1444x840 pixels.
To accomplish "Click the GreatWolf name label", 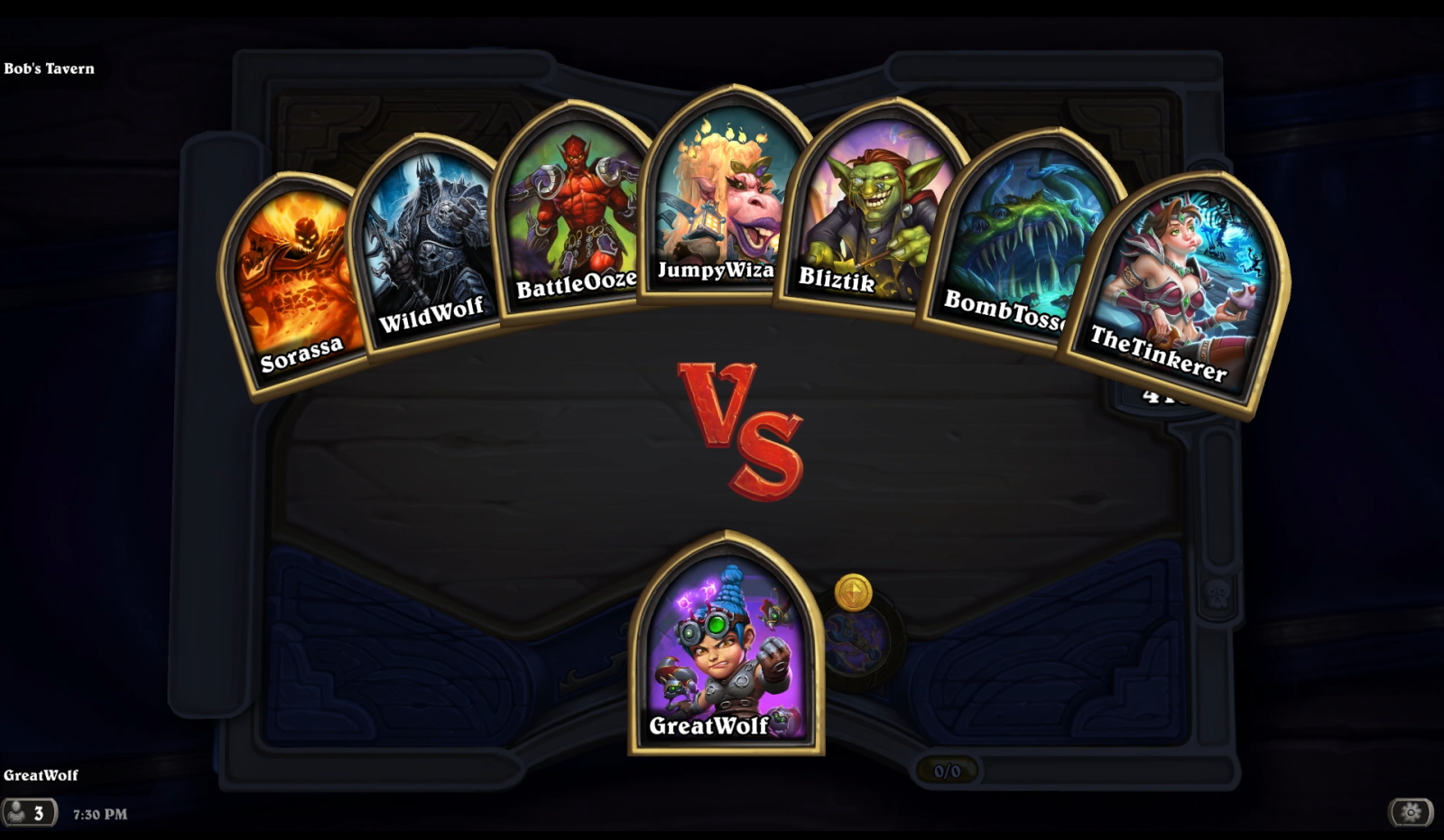I will coord(41,774).
